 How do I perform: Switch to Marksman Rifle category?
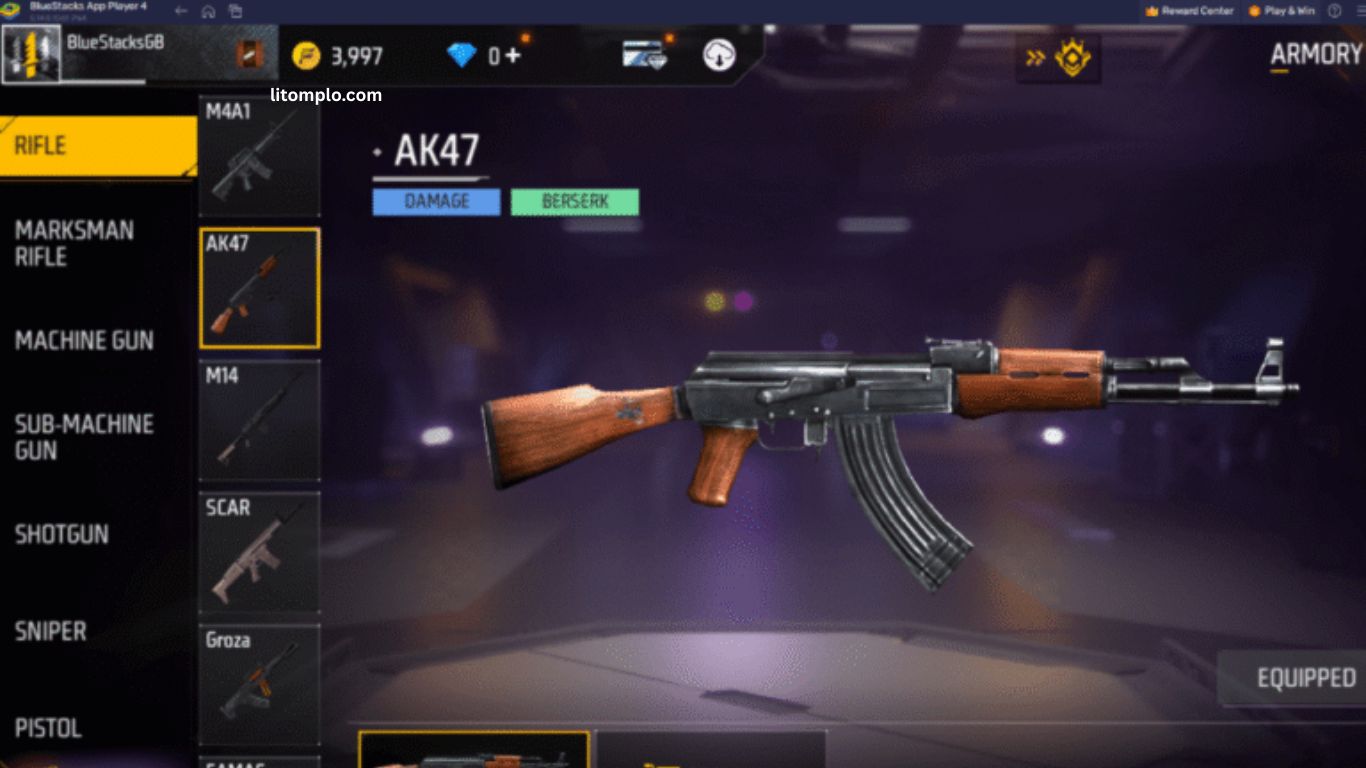click(75, 243)
